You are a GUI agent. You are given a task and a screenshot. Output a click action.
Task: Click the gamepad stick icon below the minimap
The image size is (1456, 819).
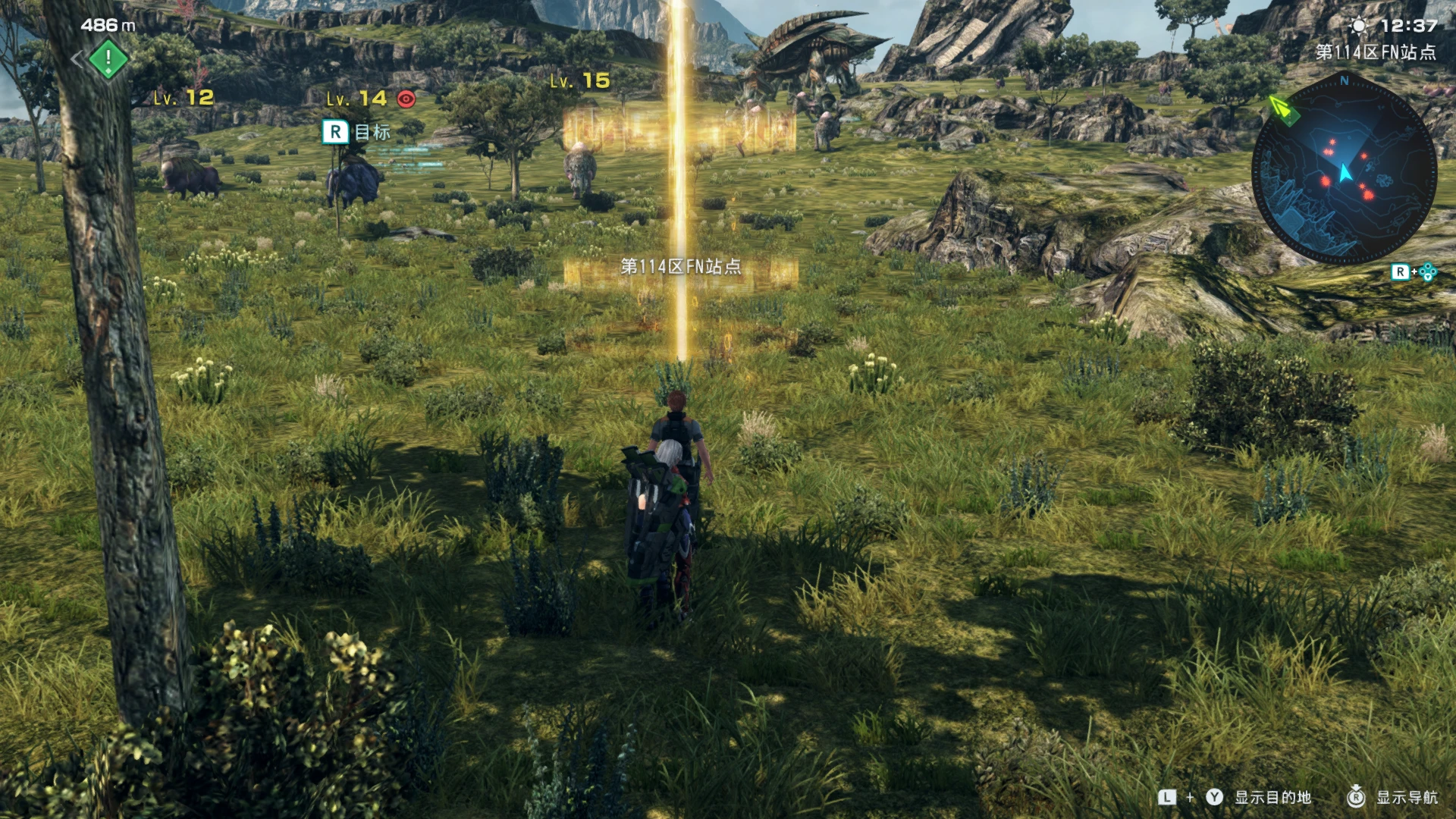(1428, 271)
